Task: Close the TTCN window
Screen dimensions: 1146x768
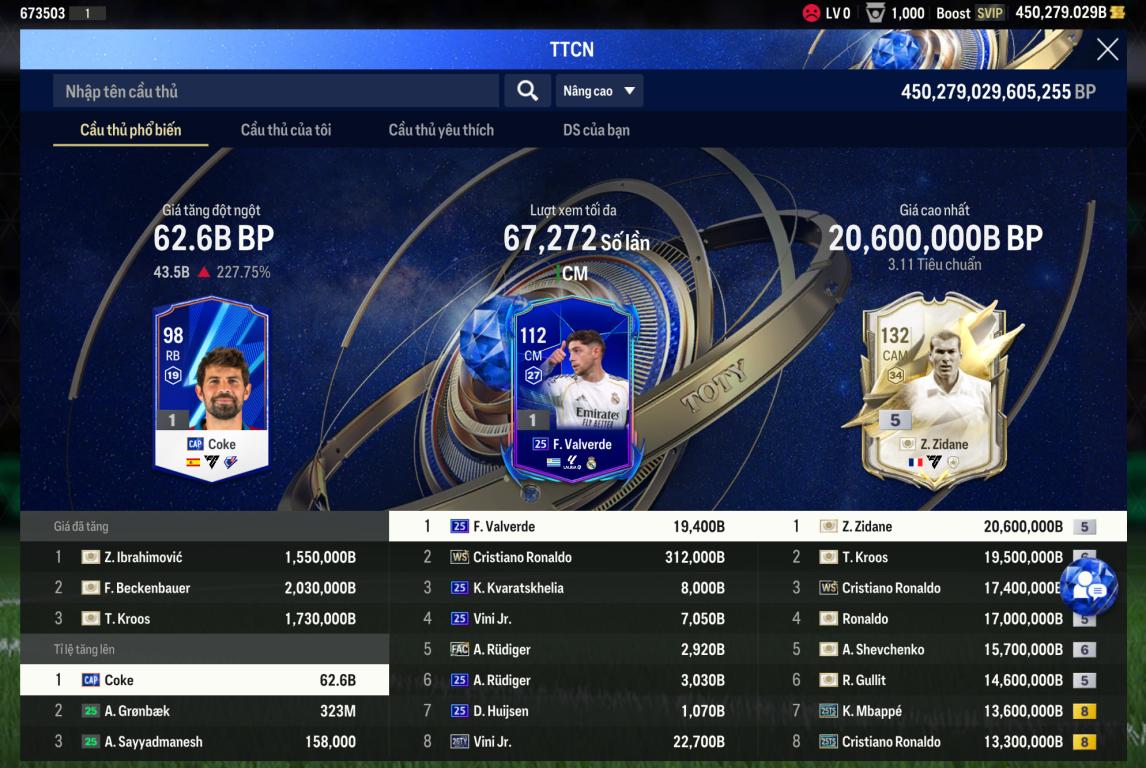Action: coord(1107,50)
